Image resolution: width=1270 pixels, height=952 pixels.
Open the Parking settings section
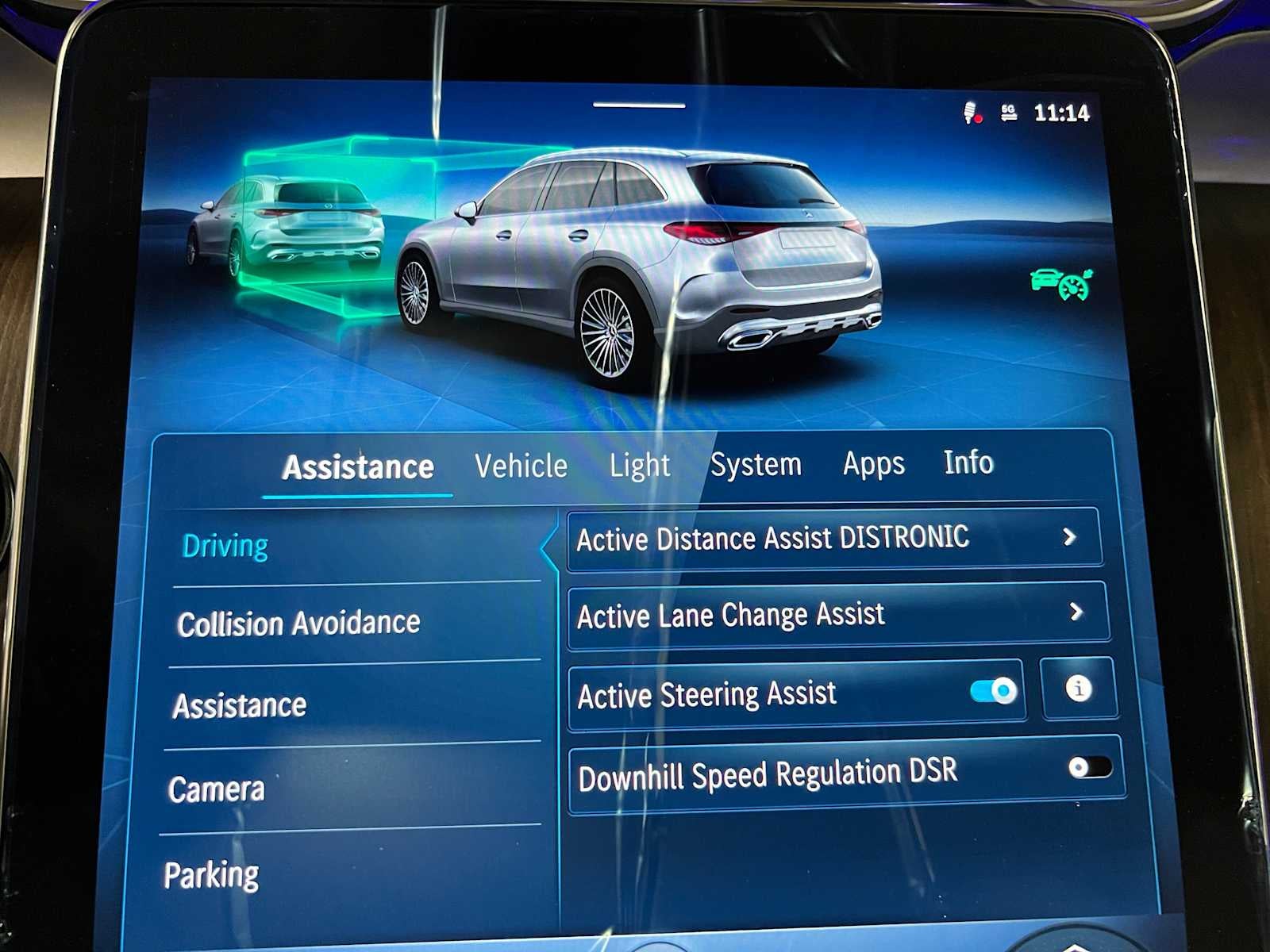[x=210, y=873]
